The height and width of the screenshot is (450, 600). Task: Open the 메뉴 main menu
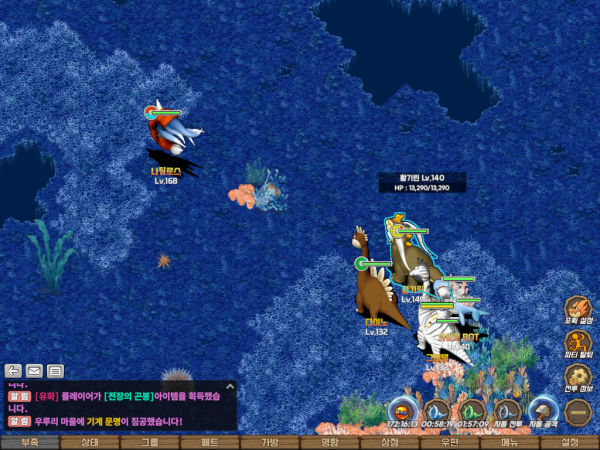[509, 442]
